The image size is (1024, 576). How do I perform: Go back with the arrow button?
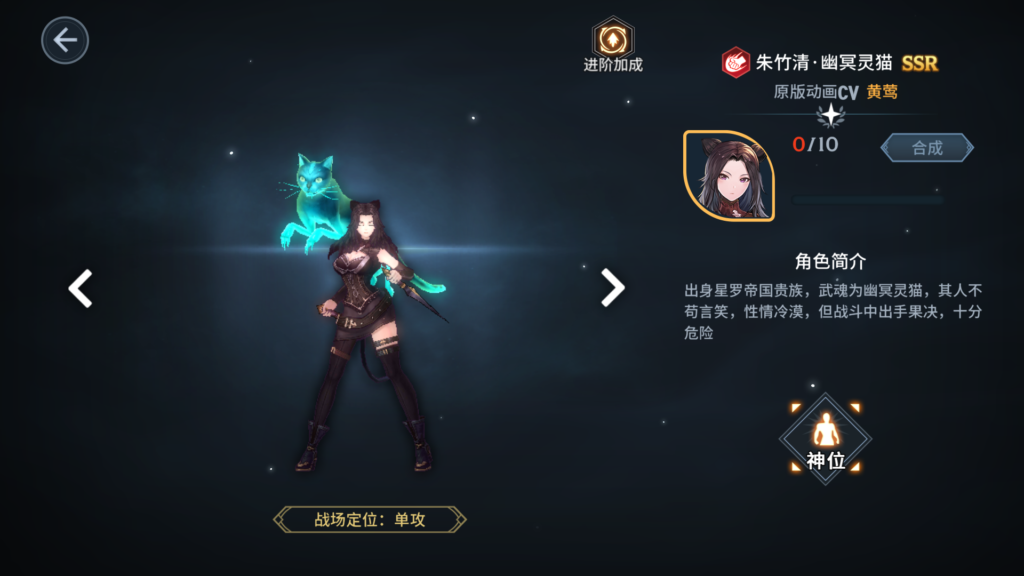click(65, 40)
